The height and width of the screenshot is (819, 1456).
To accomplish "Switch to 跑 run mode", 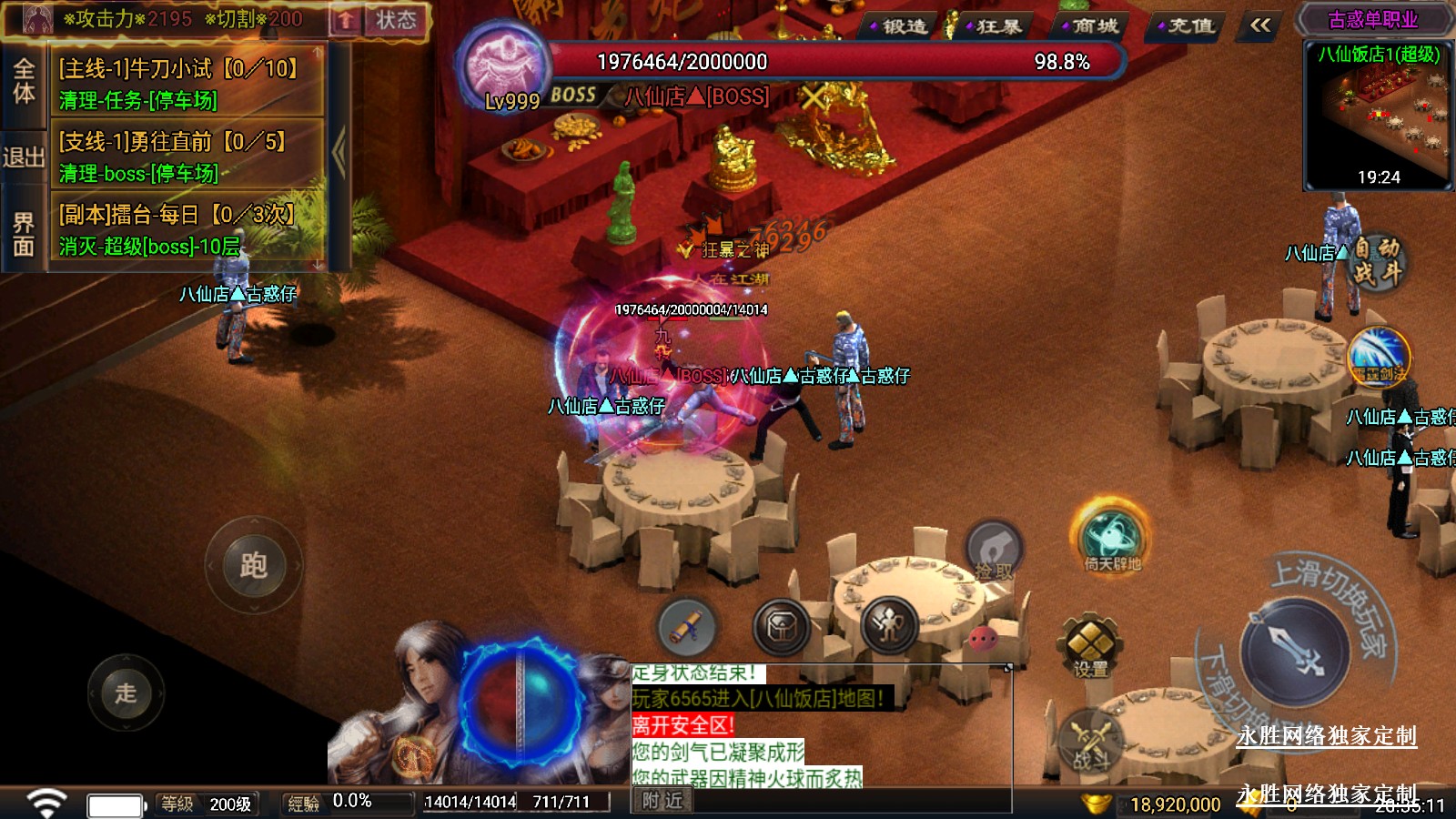I will (253, 565).
